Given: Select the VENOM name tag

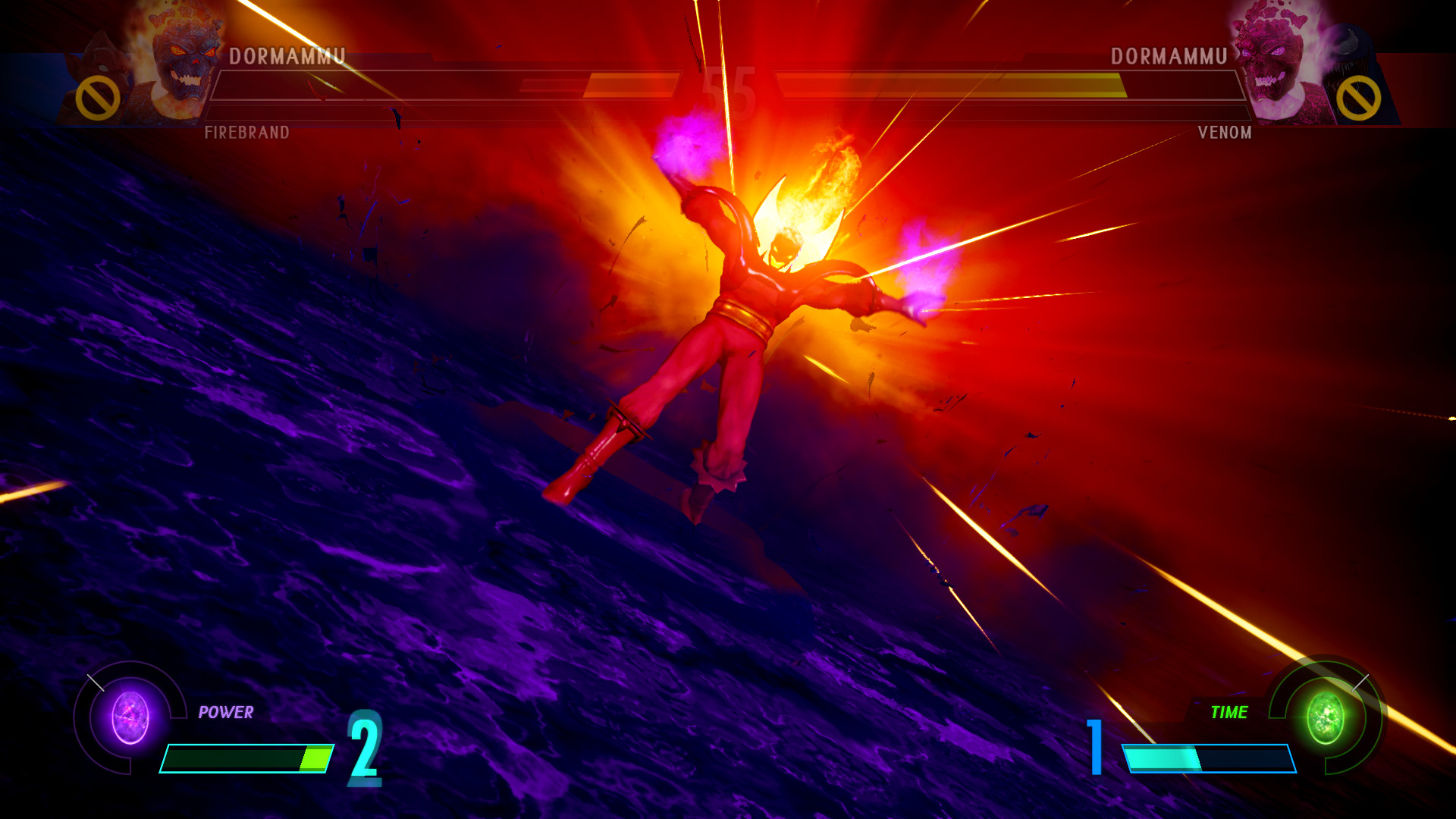Looking at the screenshot, I should click(1223, 132).
